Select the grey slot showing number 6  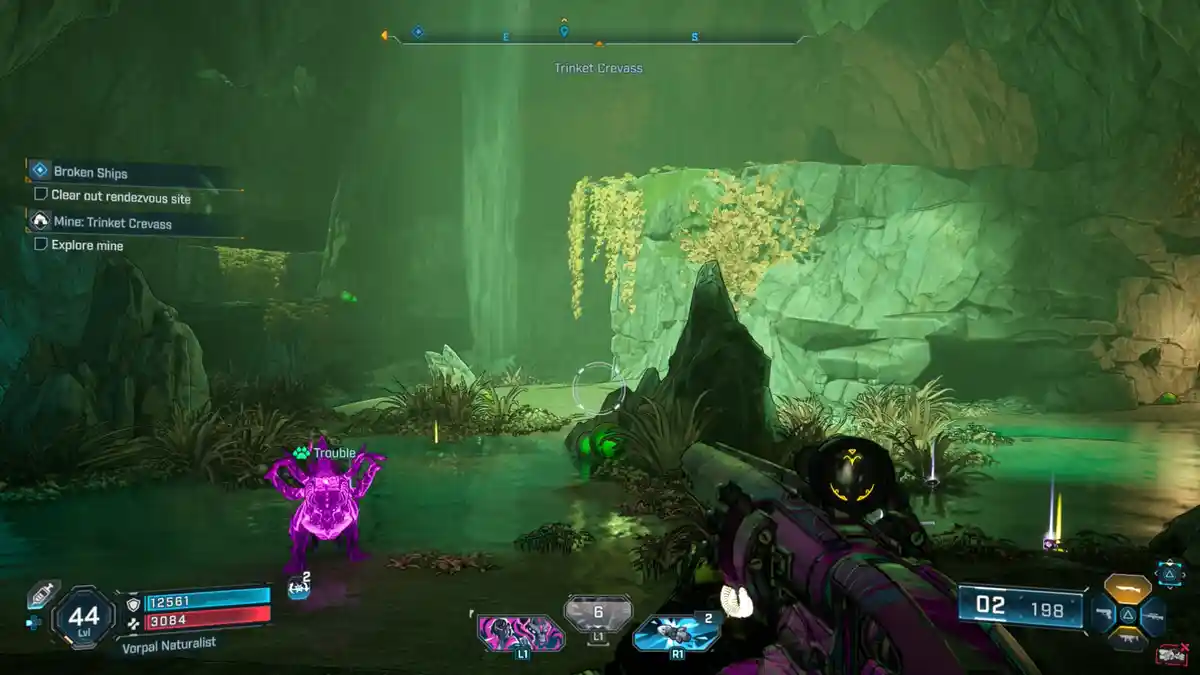point(598,614)
